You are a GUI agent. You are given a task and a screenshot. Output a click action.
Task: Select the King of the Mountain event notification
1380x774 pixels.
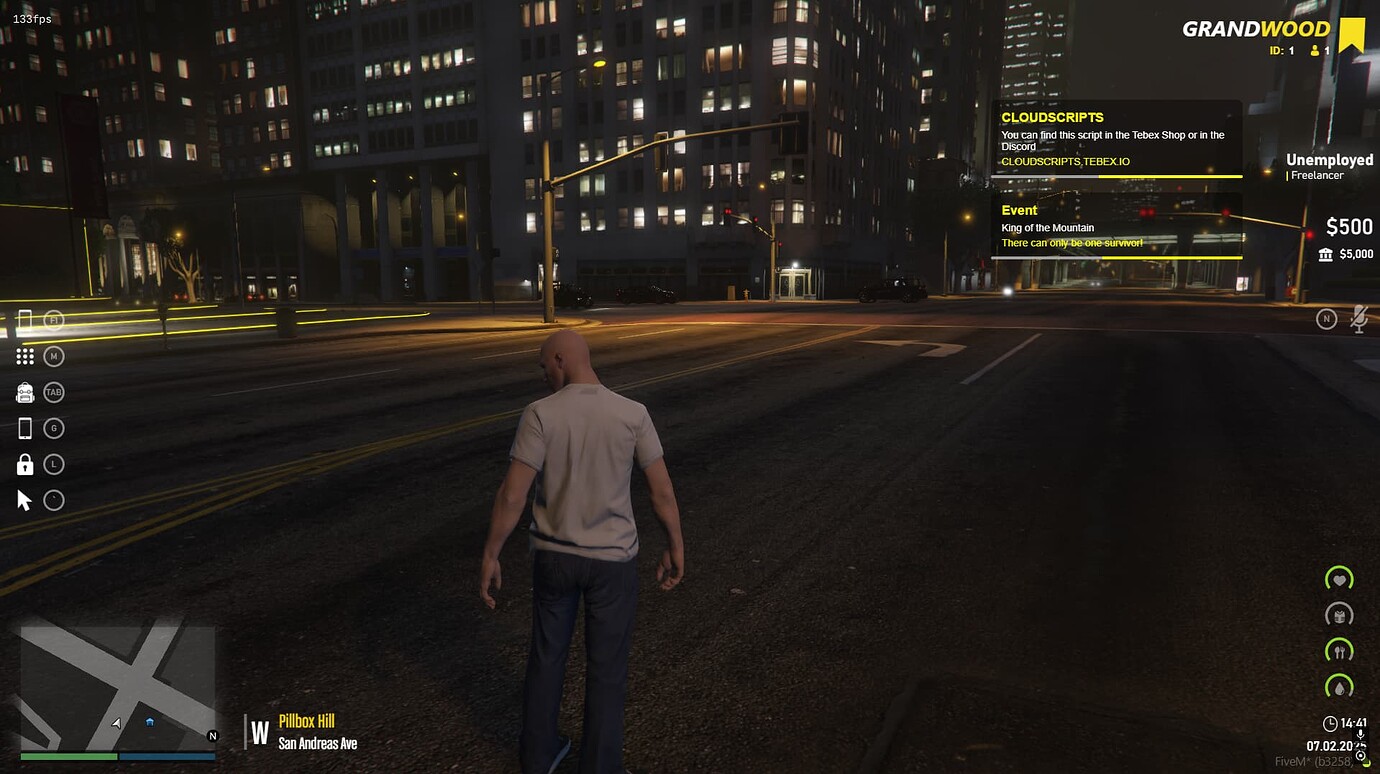1116,227
